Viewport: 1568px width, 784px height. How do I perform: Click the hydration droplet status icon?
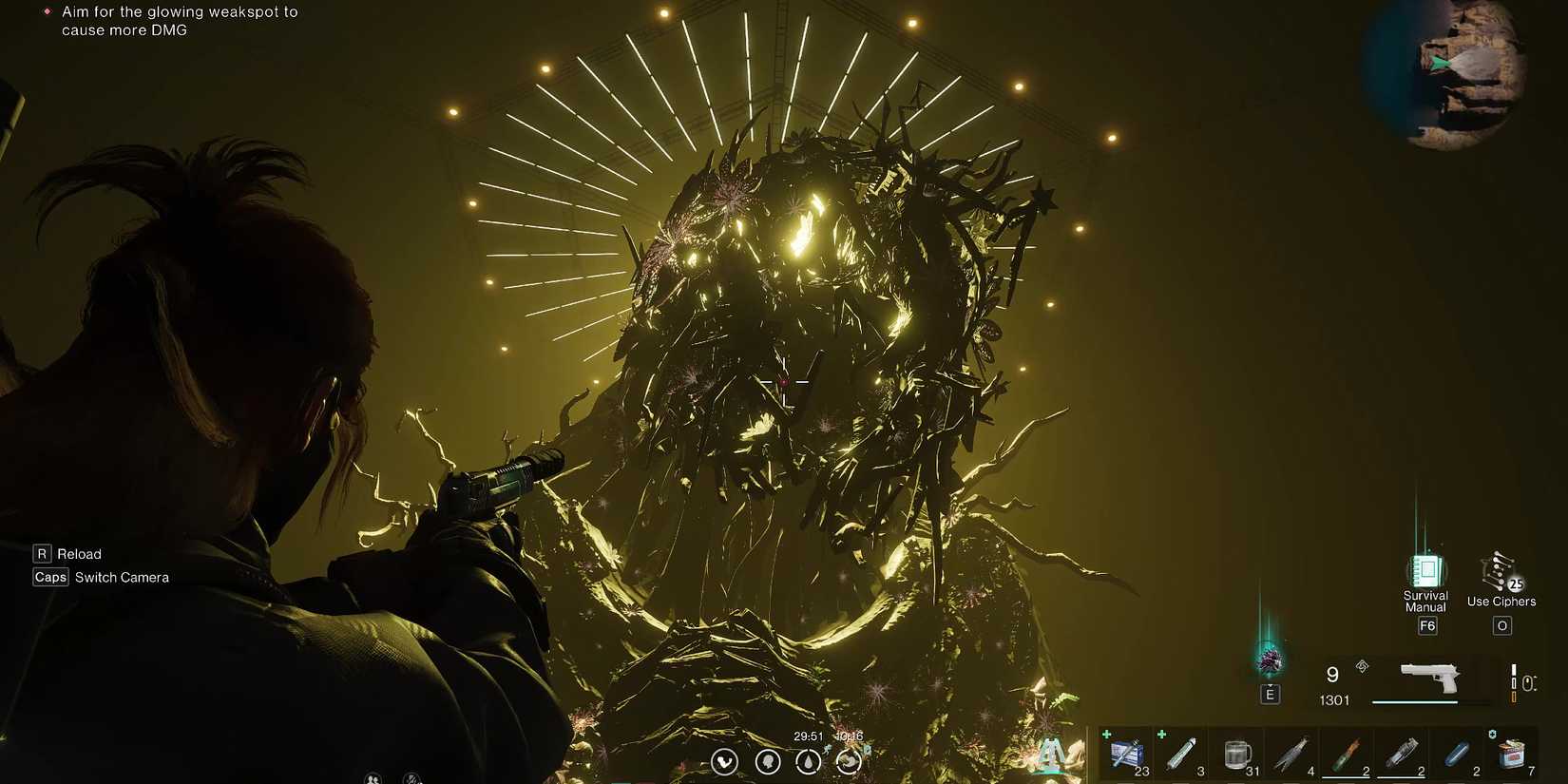808,762
